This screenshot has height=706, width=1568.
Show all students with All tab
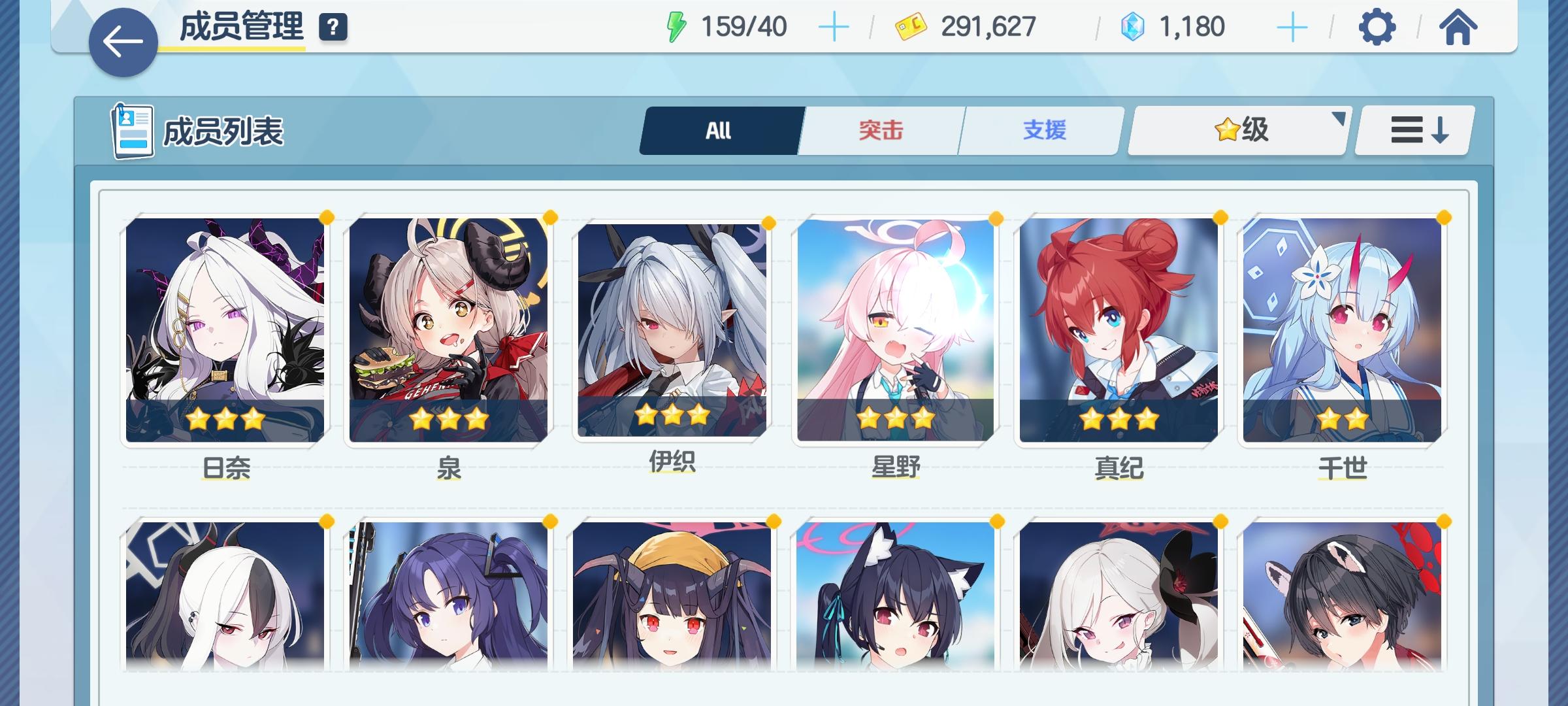pos(720,129)
